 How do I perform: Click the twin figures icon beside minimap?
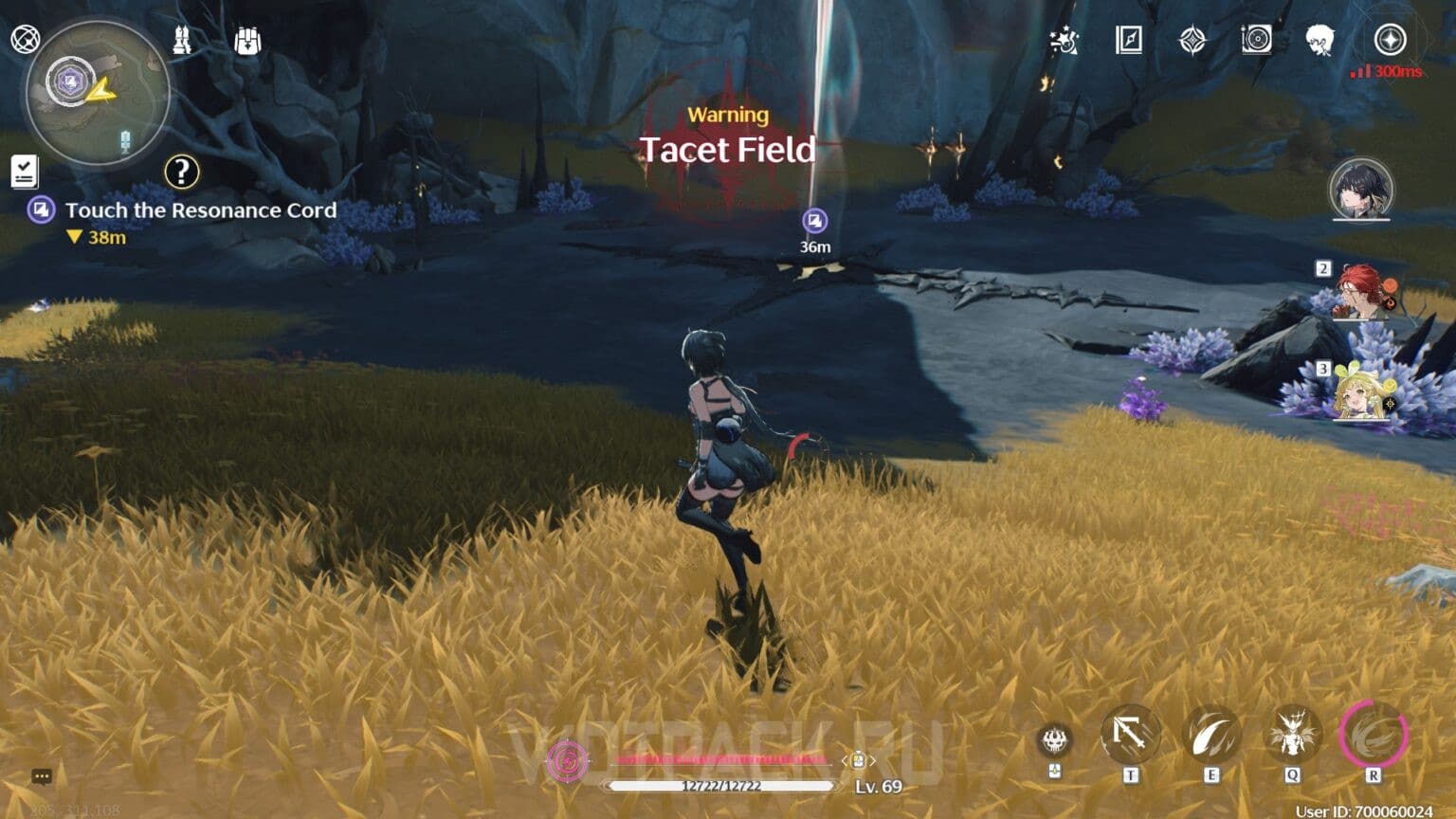182,40
